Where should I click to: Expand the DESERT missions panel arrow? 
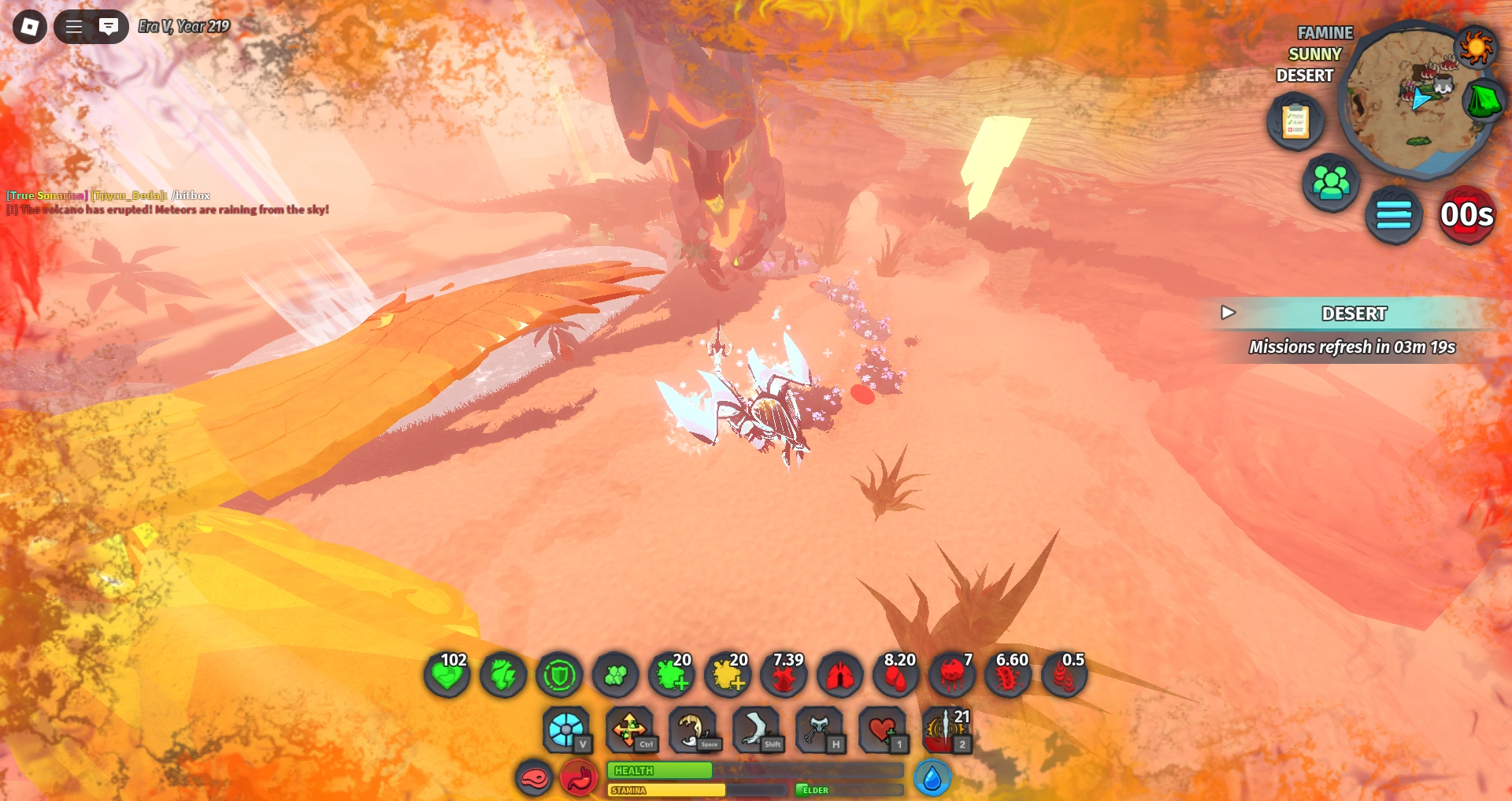click(x=1227, y=313)
